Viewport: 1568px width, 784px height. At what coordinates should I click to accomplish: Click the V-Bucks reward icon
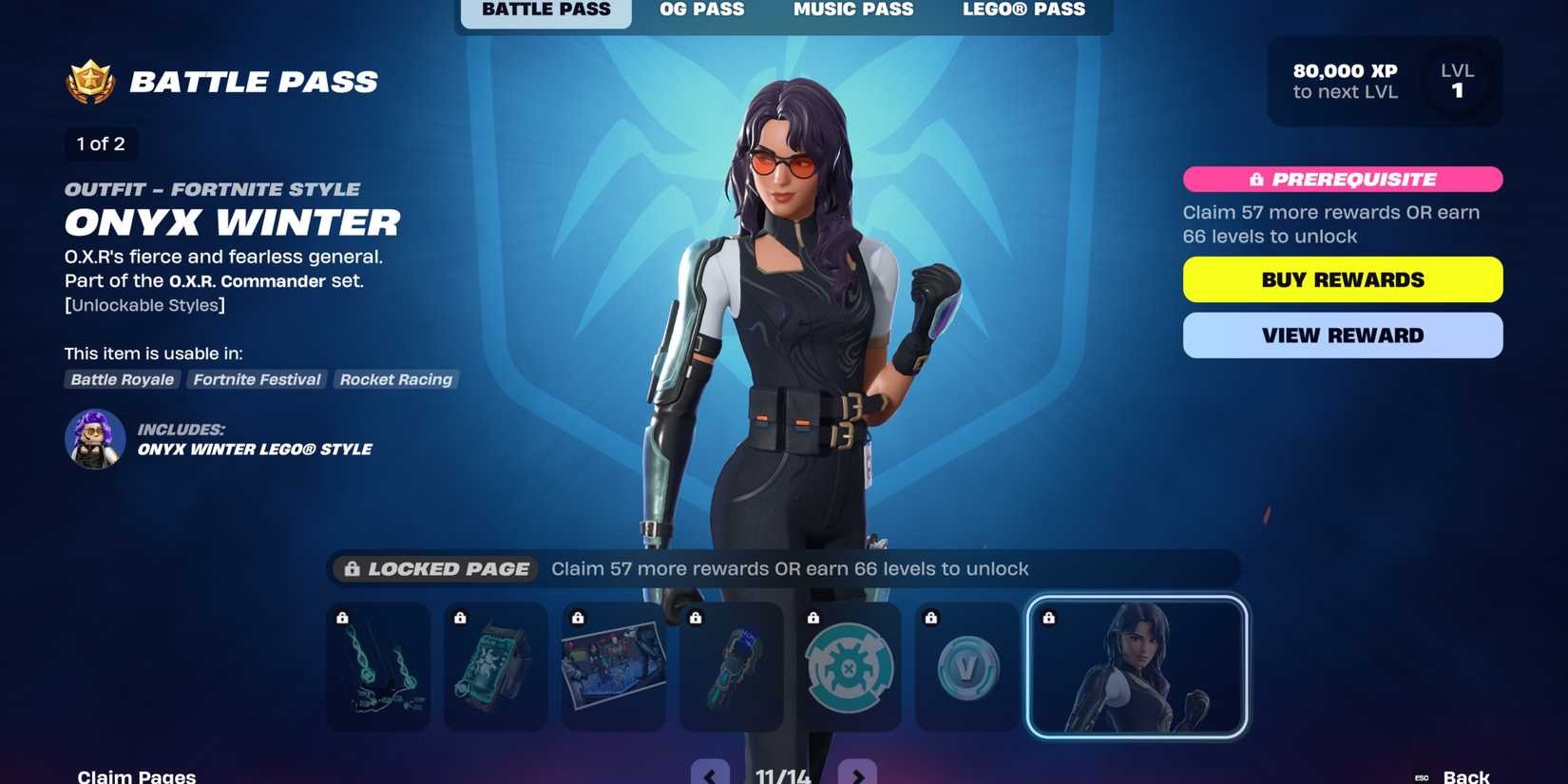pyautogui.click(x=966, y=666)
